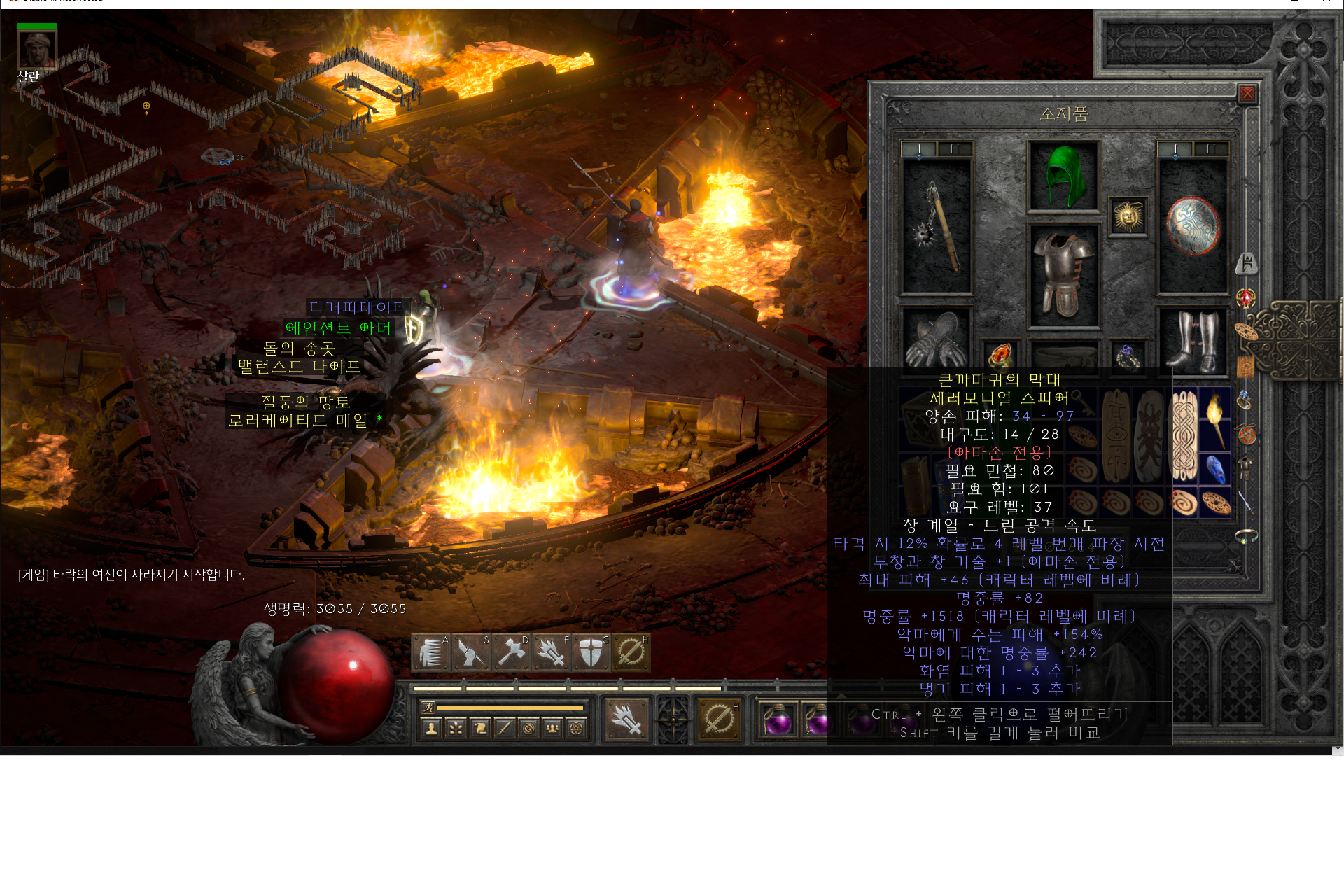This screenshot has height=896, width=1344.
Task: Activate the shield skill on hotkey G
Action: click(591, 653)
